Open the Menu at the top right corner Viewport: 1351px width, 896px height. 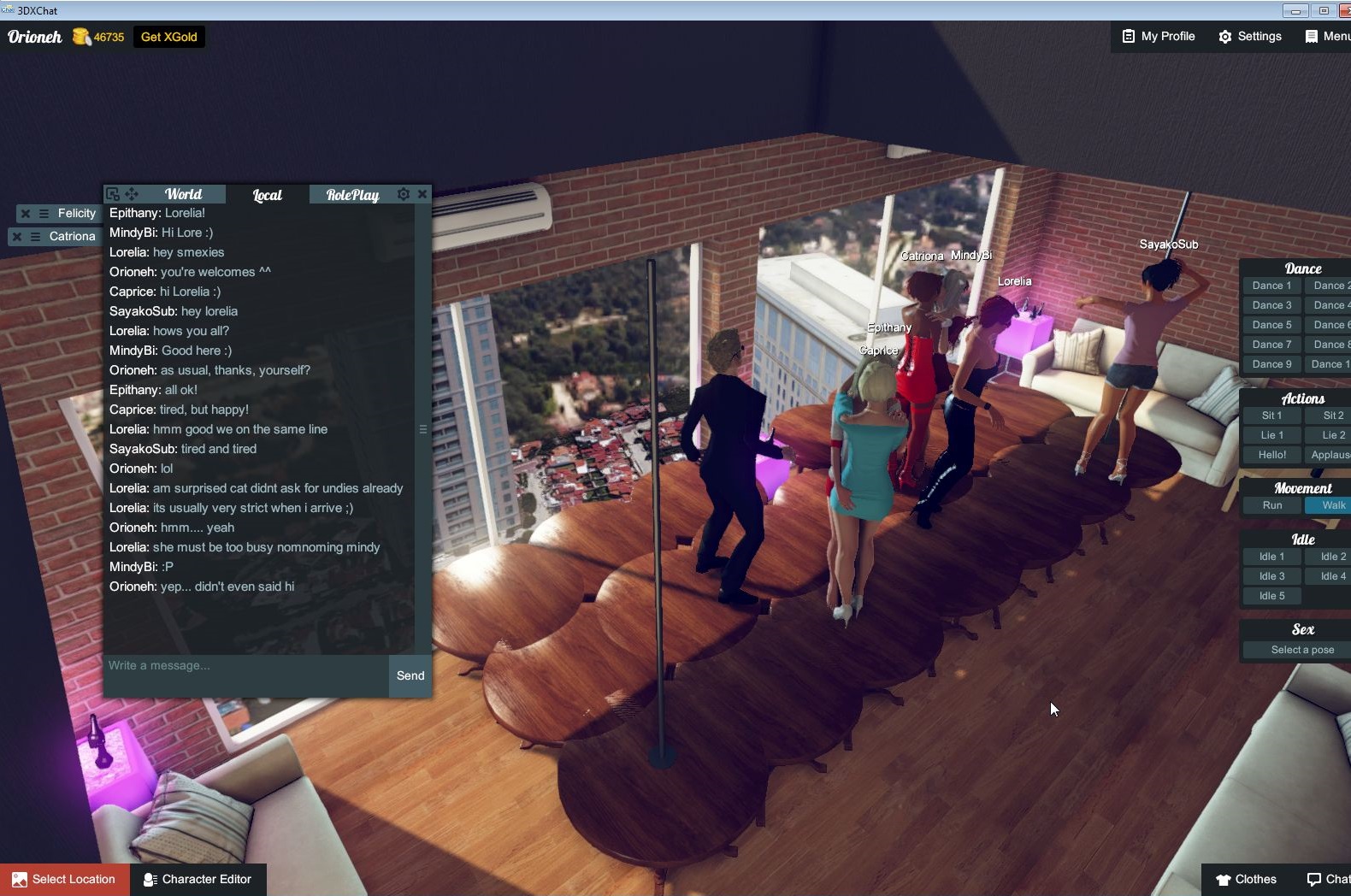coord(1324,36)
